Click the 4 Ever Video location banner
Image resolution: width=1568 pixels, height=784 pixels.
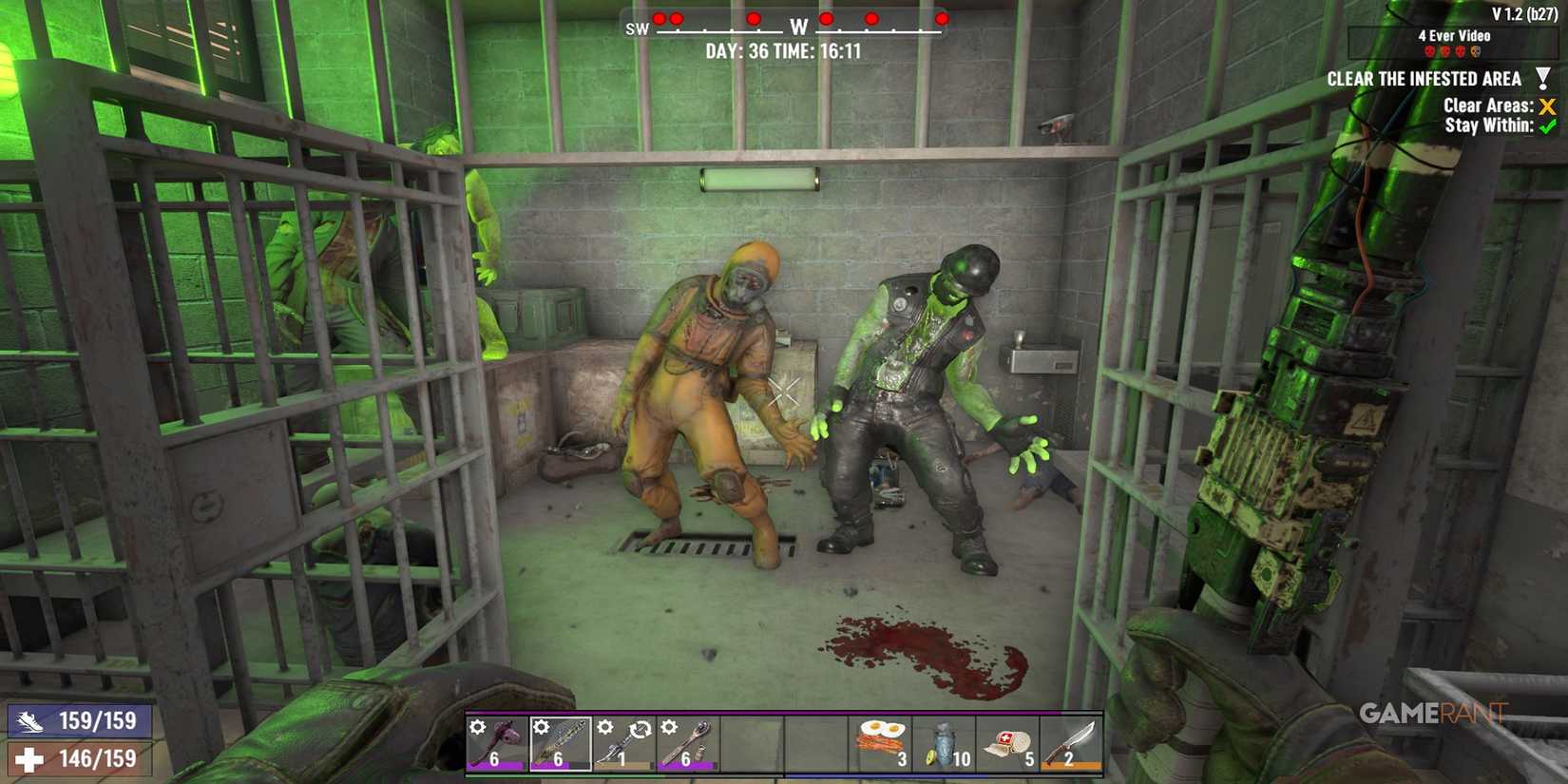pos(1452,36)
